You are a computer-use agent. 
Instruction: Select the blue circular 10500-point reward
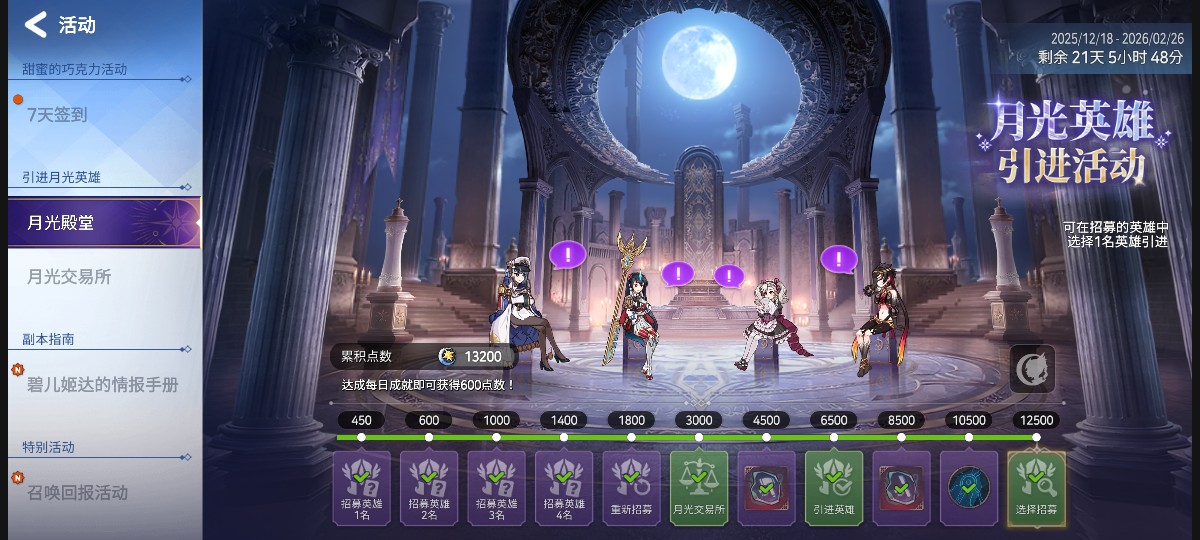[969, 488]
